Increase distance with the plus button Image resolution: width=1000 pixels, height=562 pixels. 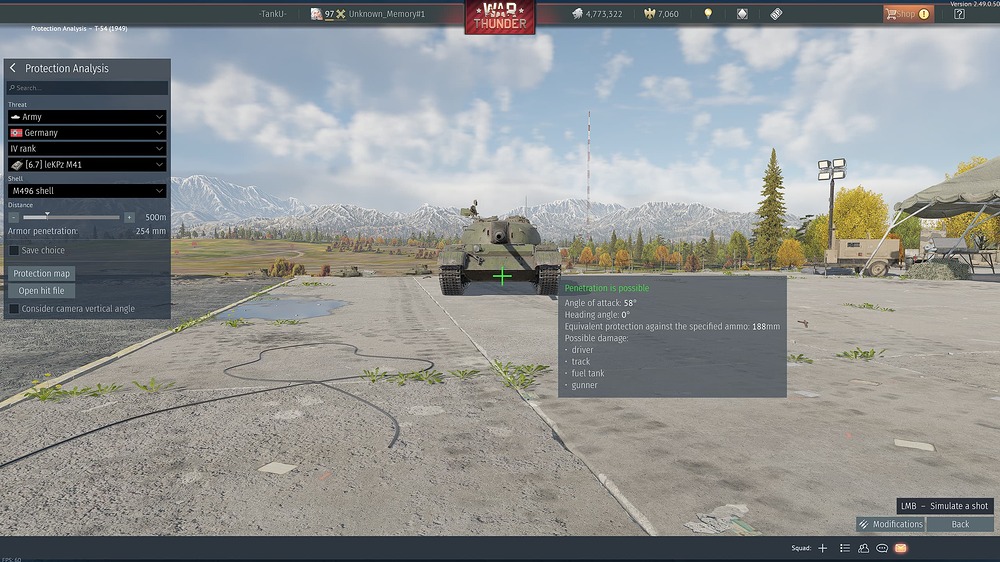click(129, 217)
